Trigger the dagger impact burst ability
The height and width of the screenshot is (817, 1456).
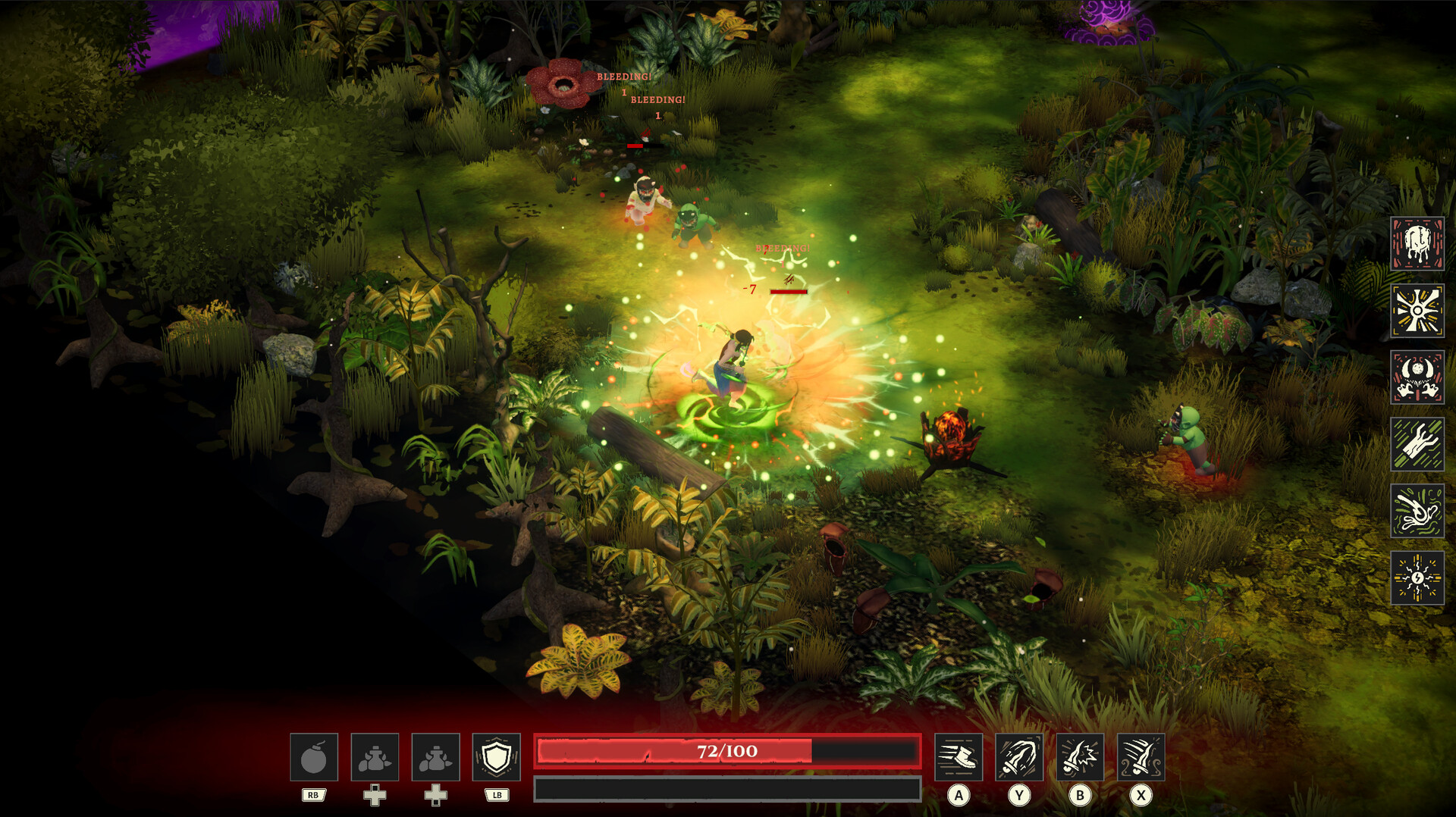(1080, 757)
